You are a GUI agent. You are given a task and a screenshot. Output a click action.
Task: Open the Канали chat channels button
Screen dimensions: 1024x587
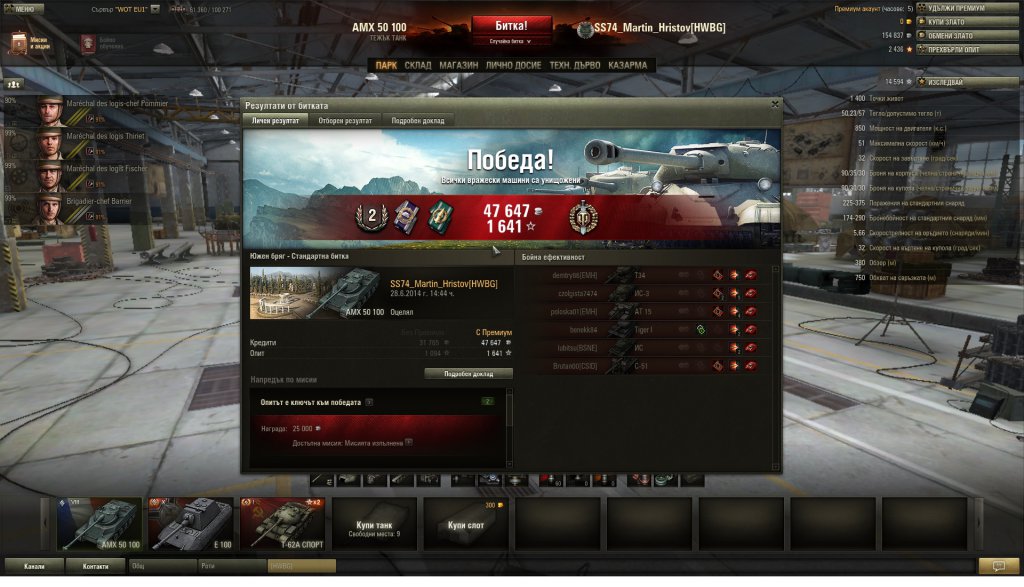[34, 566]
